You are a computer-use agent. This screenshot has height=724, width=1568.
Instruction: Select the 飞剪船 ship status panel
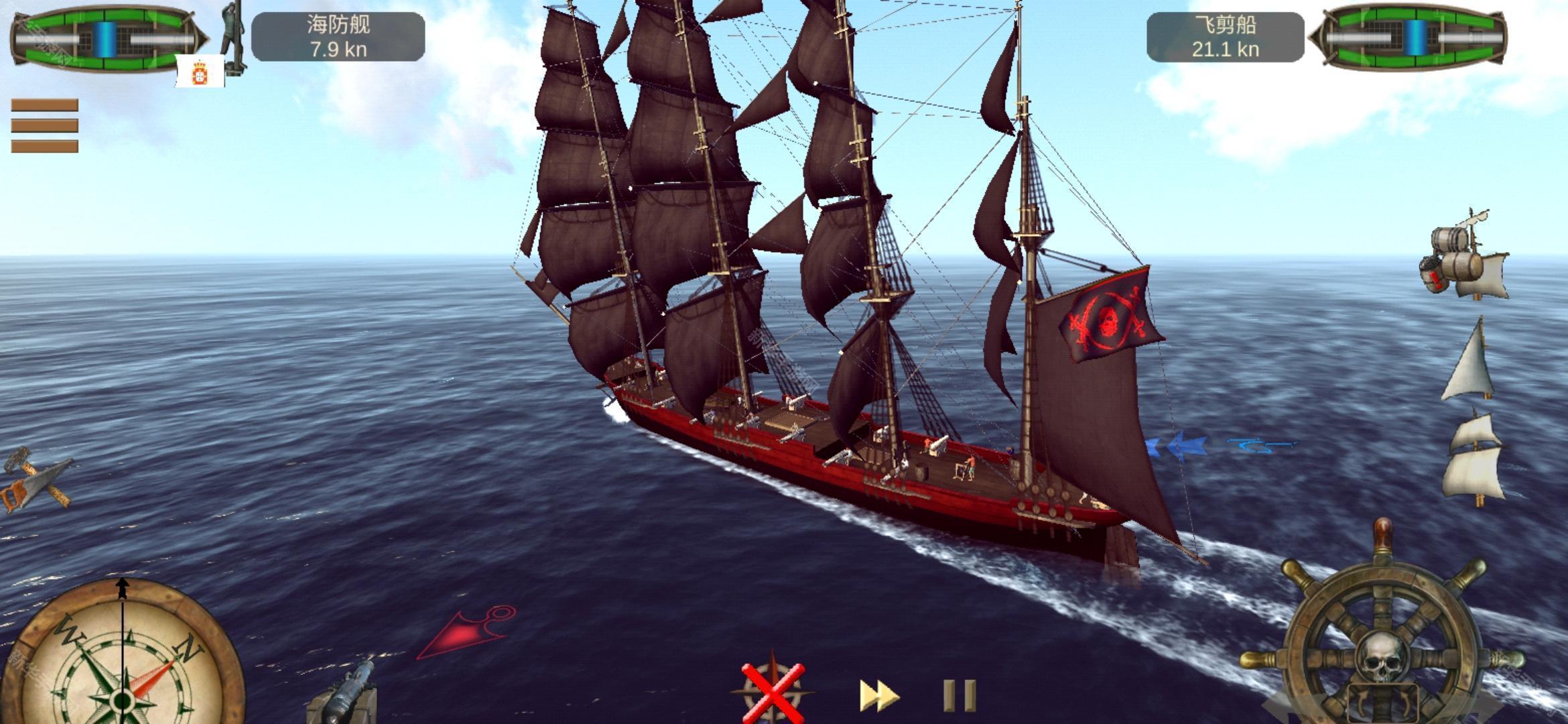(1225, 37)
